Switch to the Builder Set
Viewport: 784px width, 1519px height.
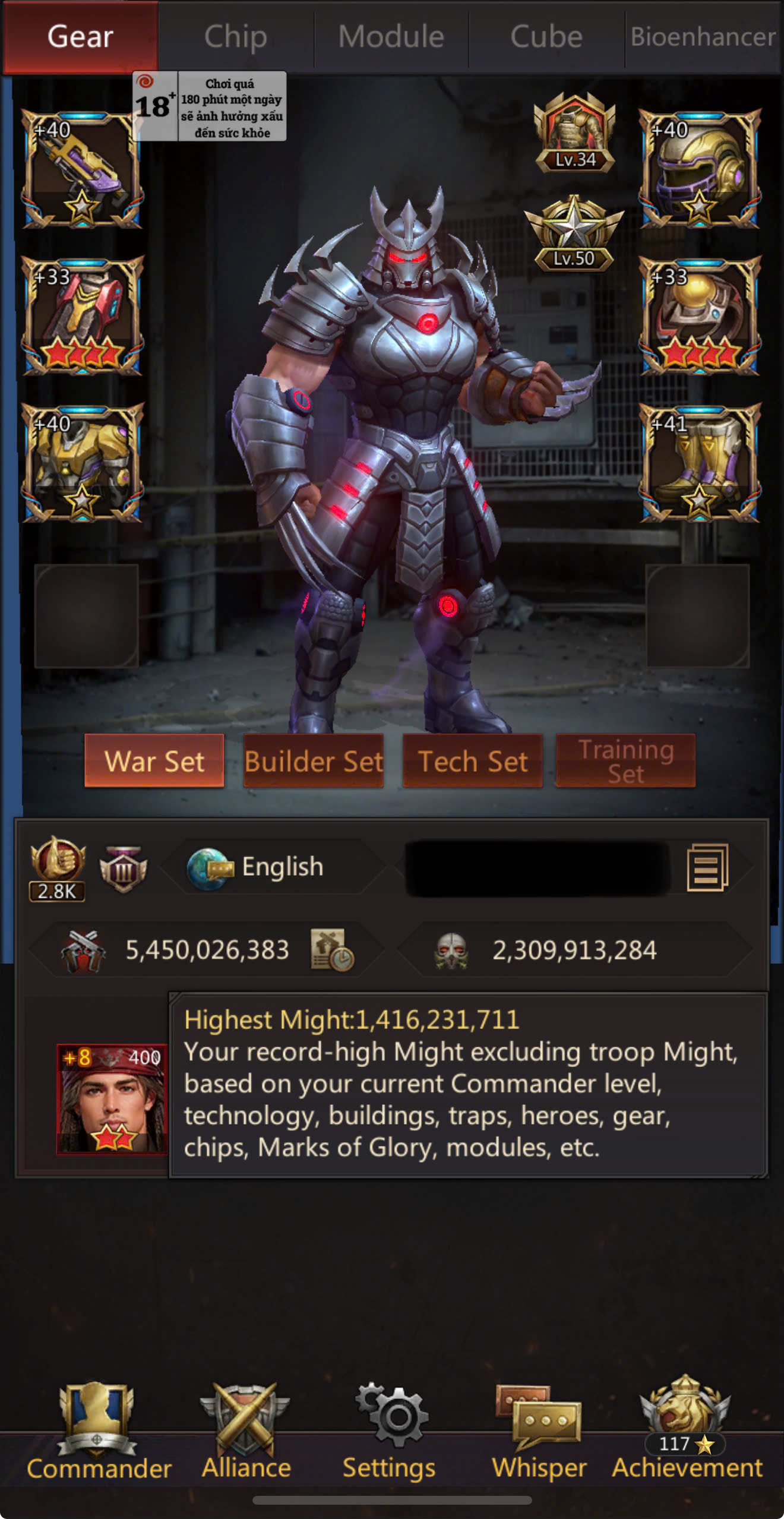(x=314, y=761)
